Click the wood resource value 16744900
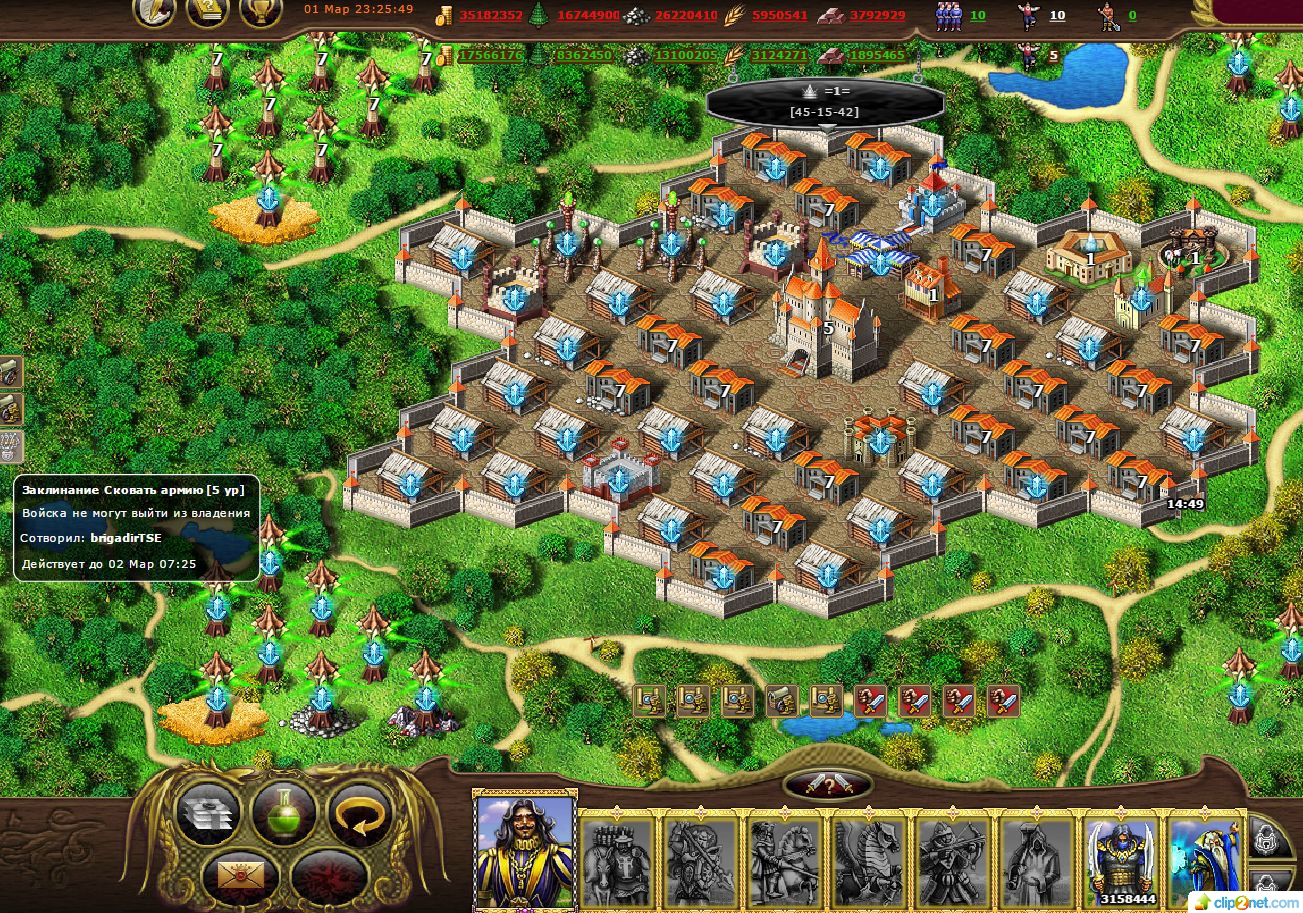This screenshot has height=913, width=1303. [x=588, y=16]
